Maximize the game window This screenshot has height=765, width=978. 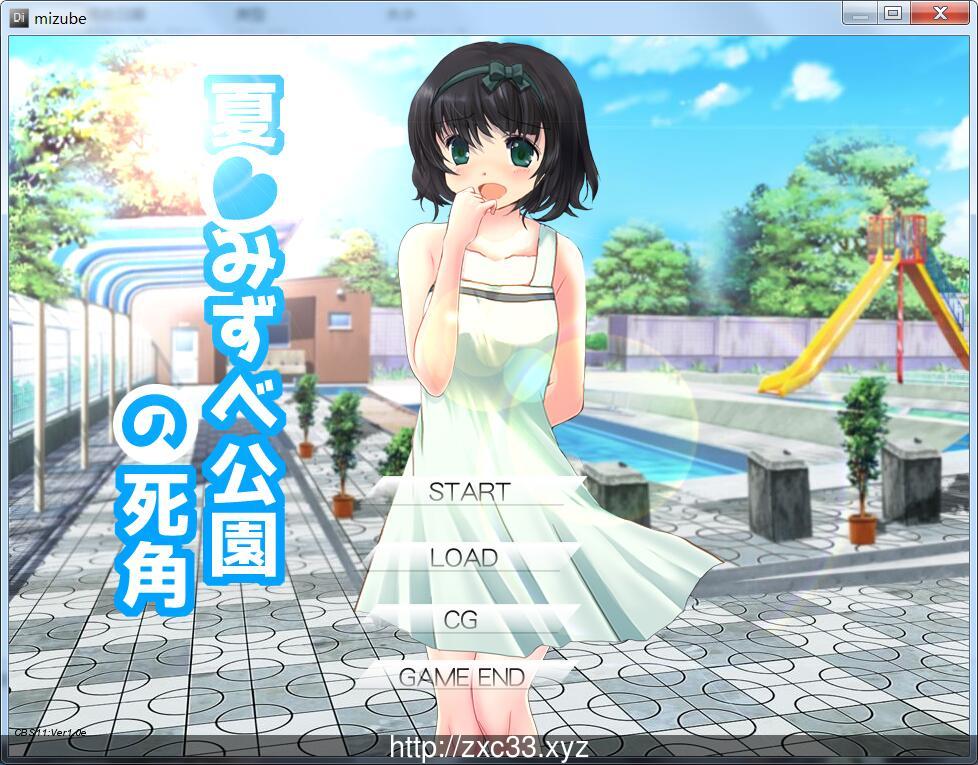[x=893, y=13]
